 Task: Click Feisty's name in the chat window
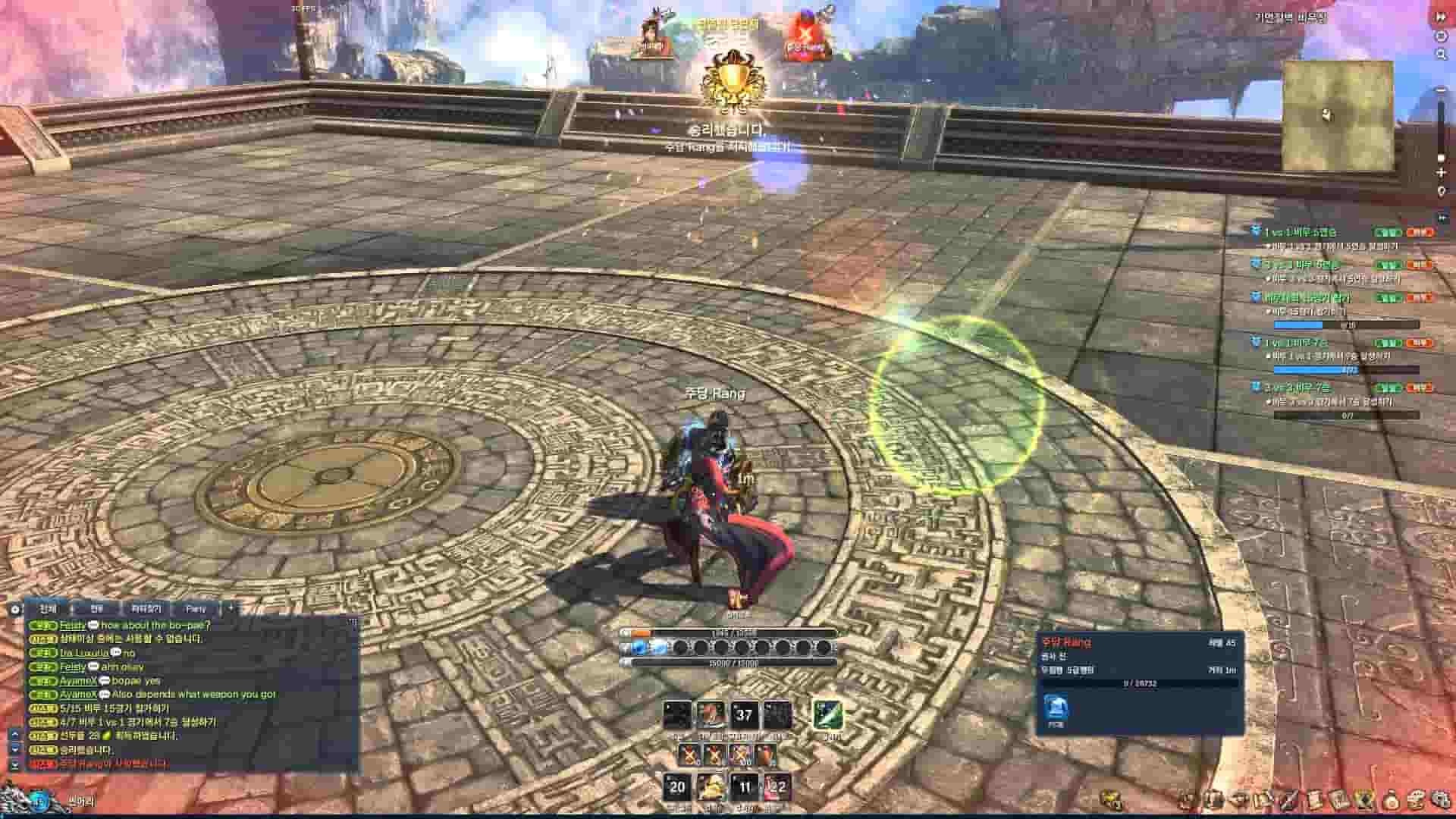coord(73,625)
